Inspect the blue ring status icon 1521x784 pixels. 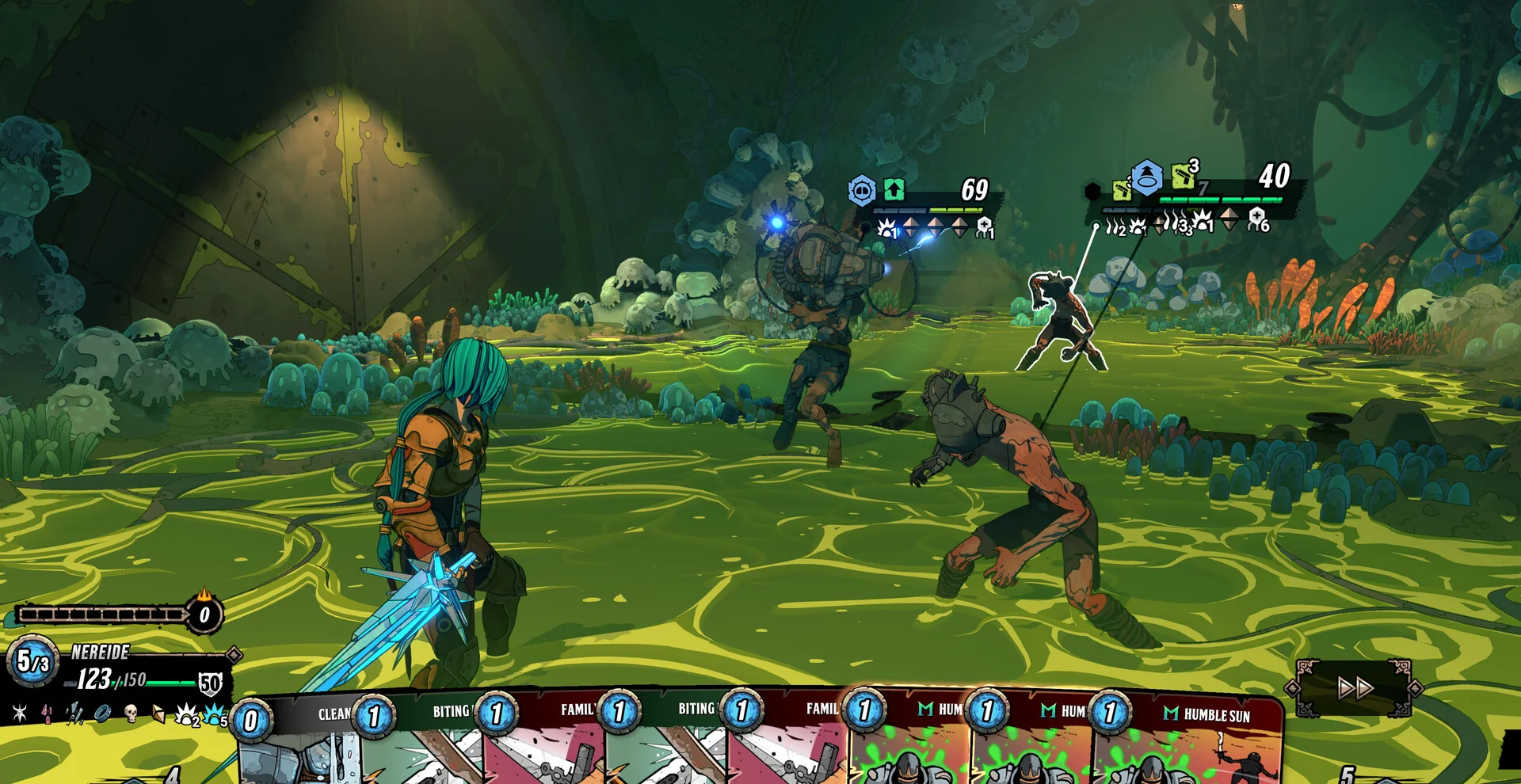(103, 714)
